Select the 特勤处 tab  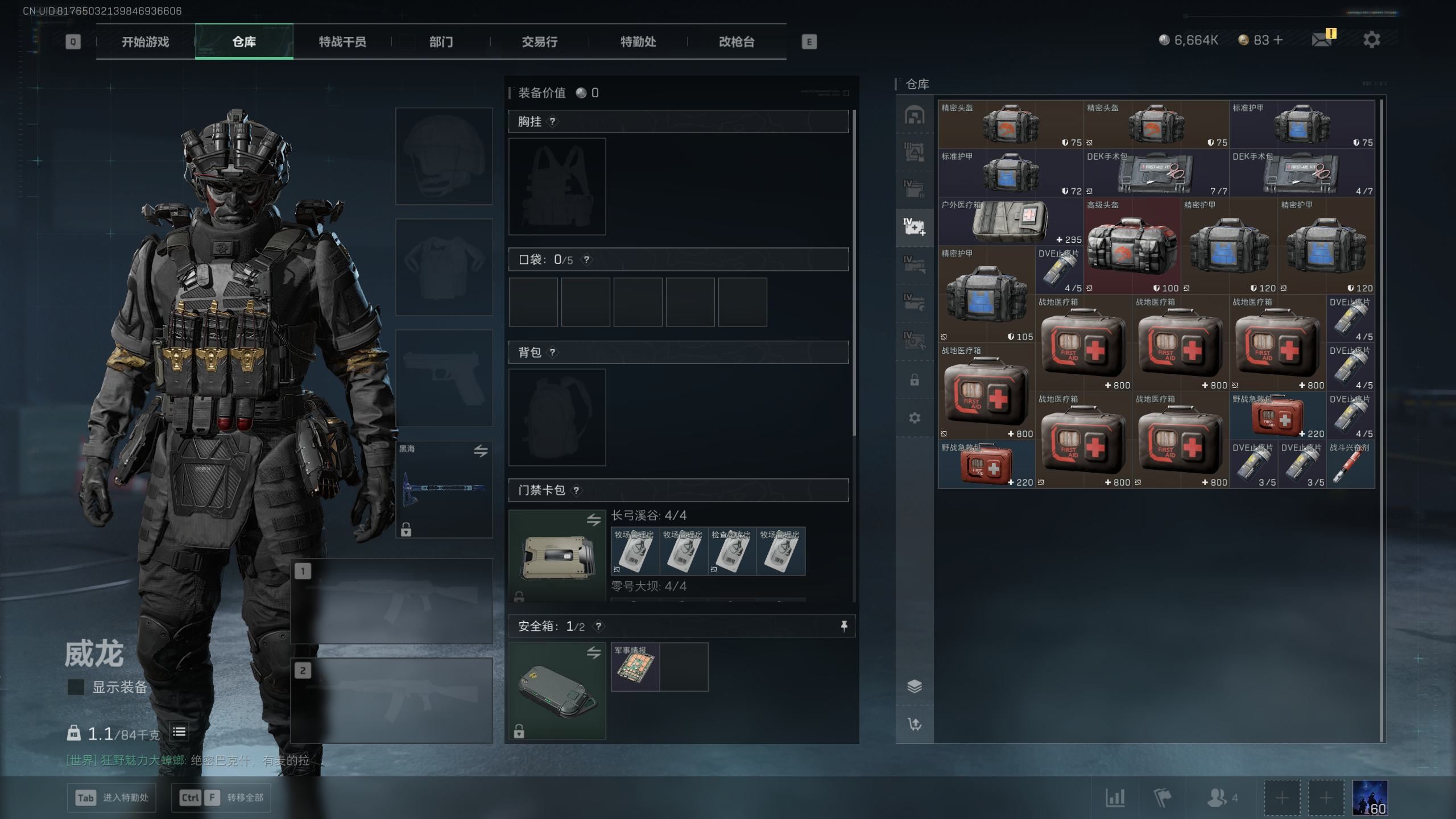point(638,42)
